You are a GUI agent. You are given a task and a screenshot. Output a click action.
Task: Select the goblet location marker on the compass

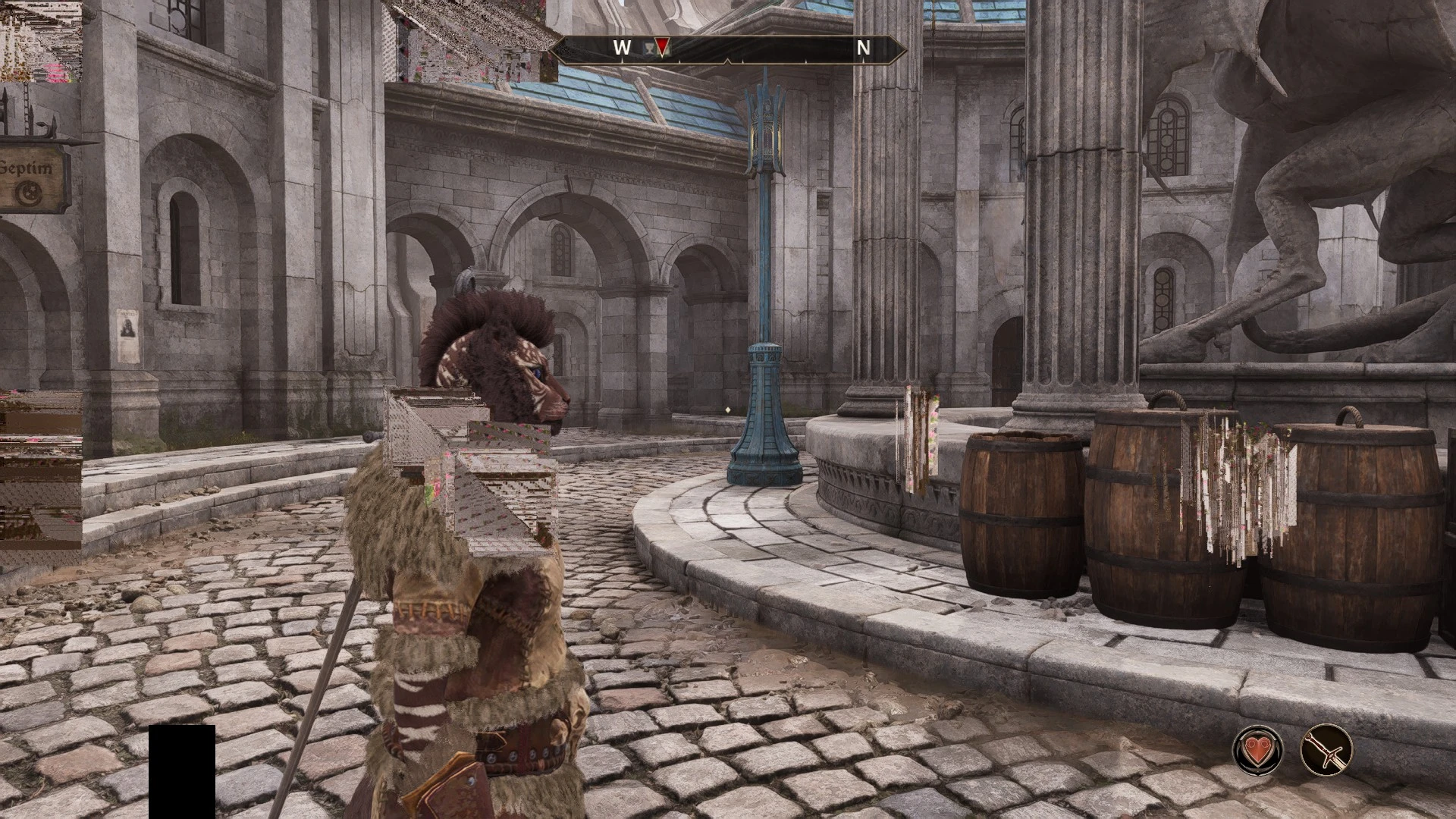[648, 49]
